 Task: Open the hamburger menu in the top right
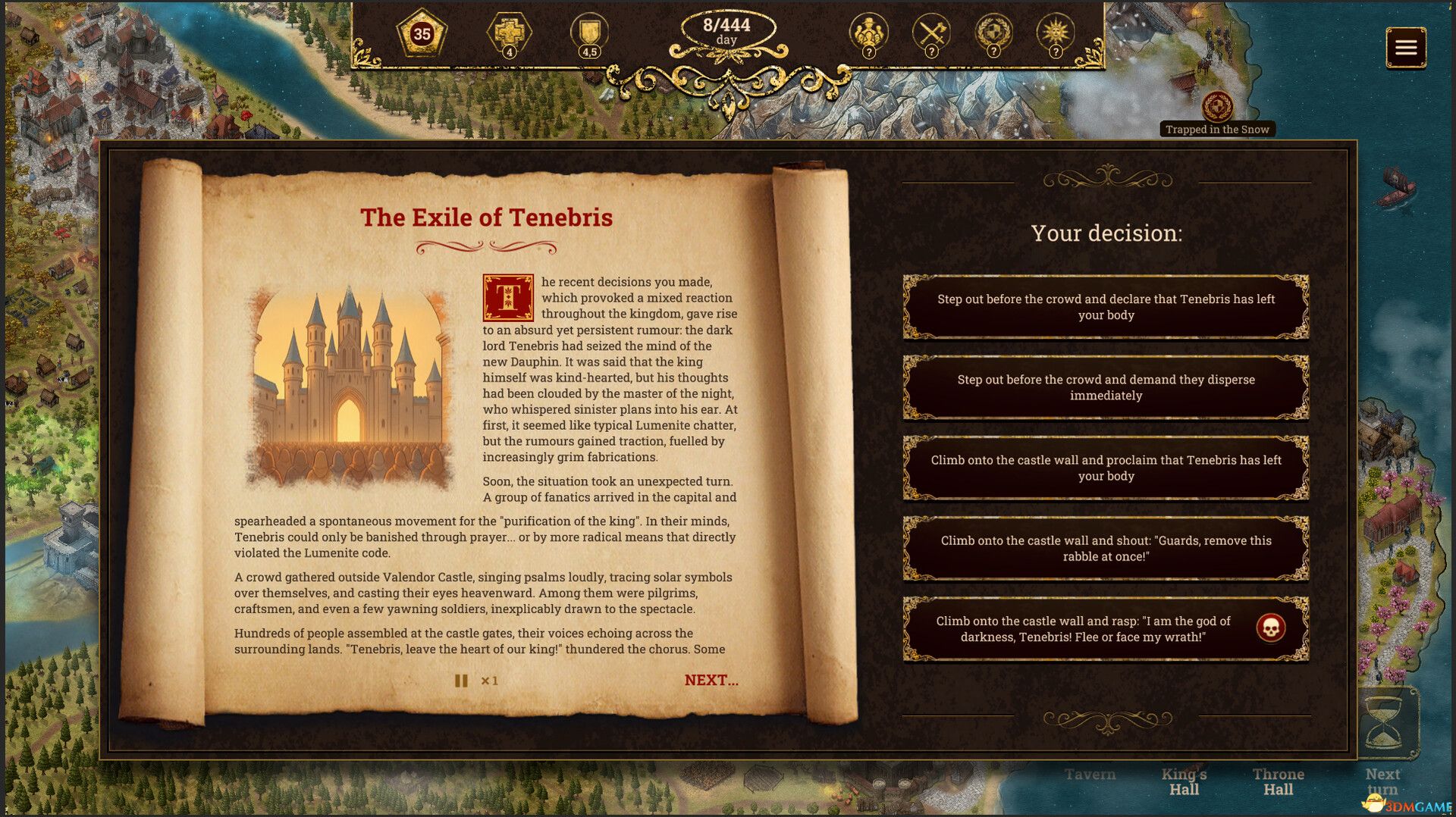(x=1407, y=47)
